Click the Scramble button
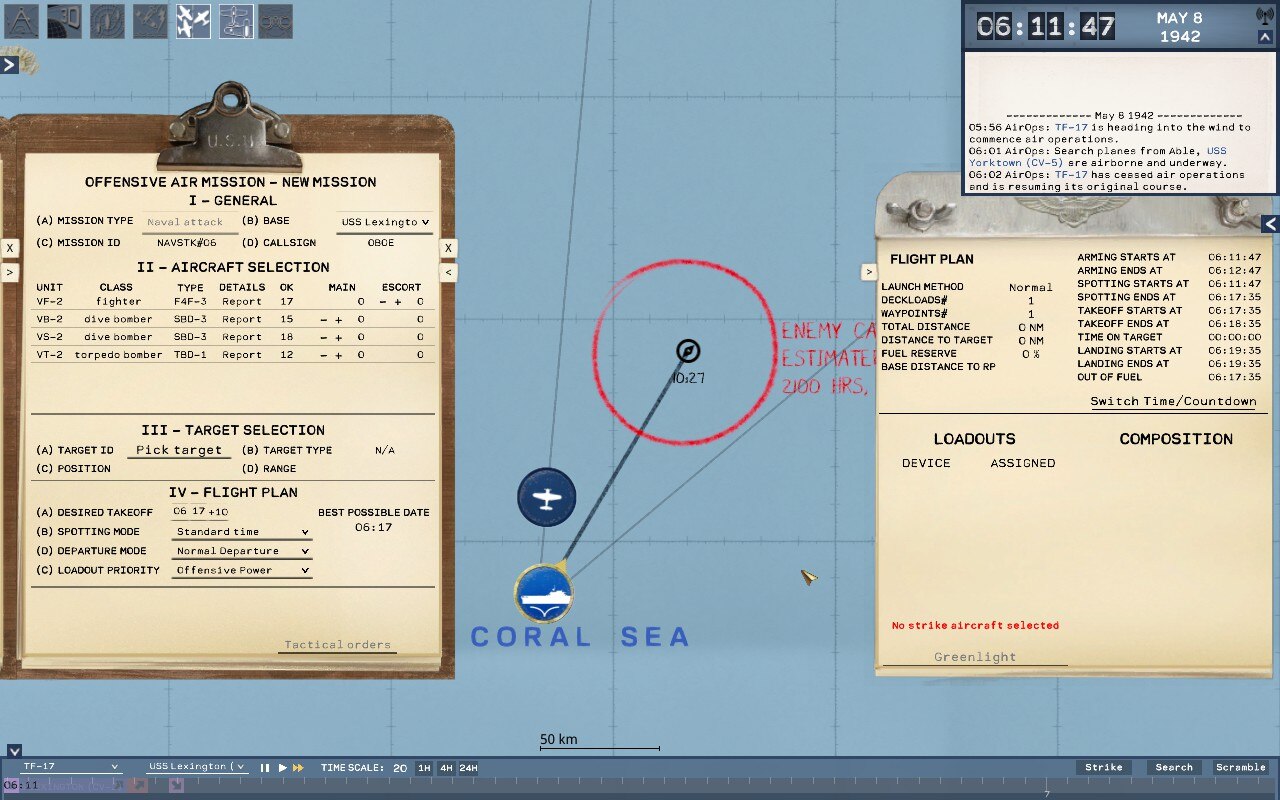Screen dimensions: 1280x800 click(1240, 768)
